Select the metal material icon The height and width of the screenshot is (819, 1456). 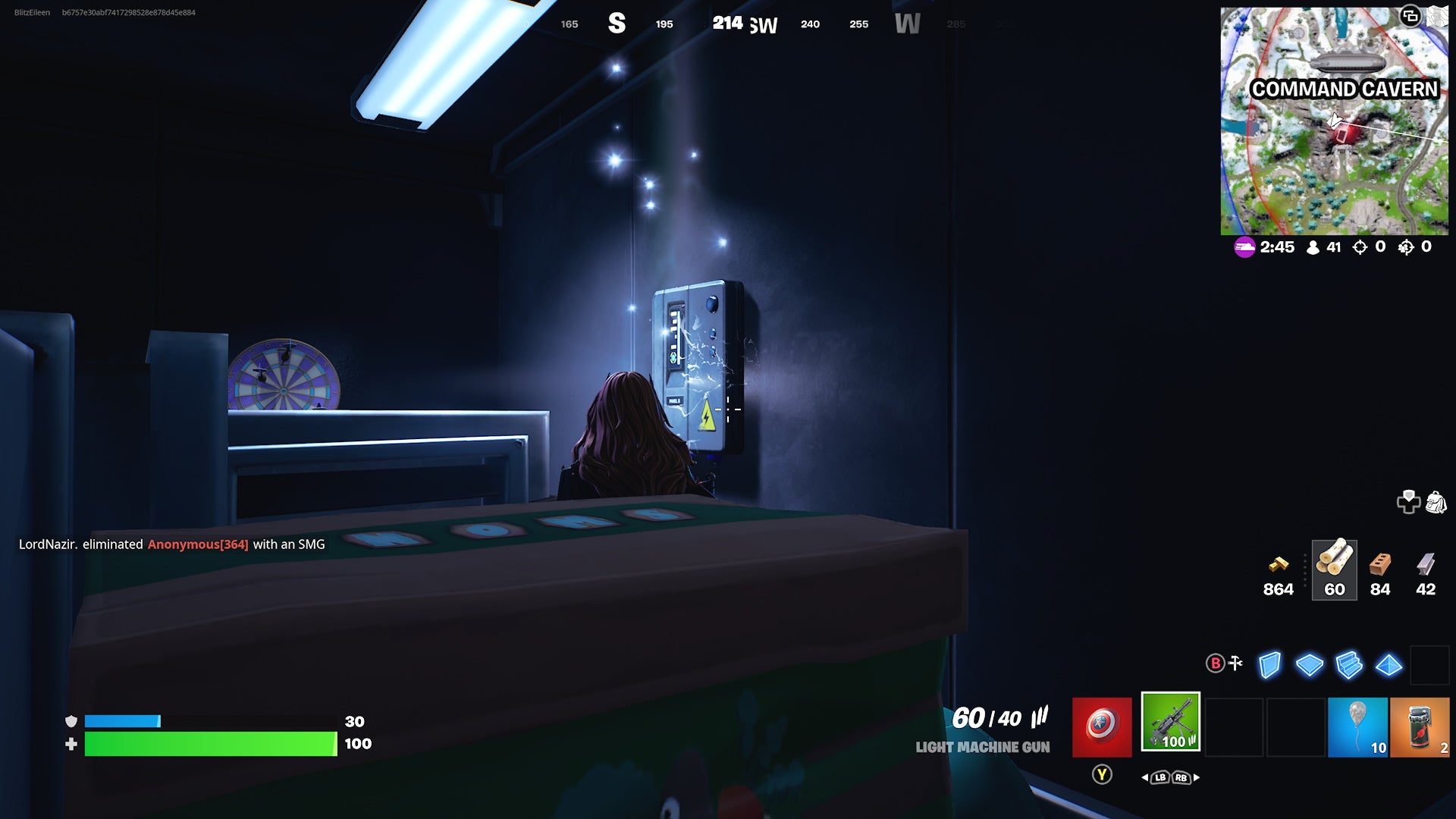pyautogui.click(x=1426, y=565)
